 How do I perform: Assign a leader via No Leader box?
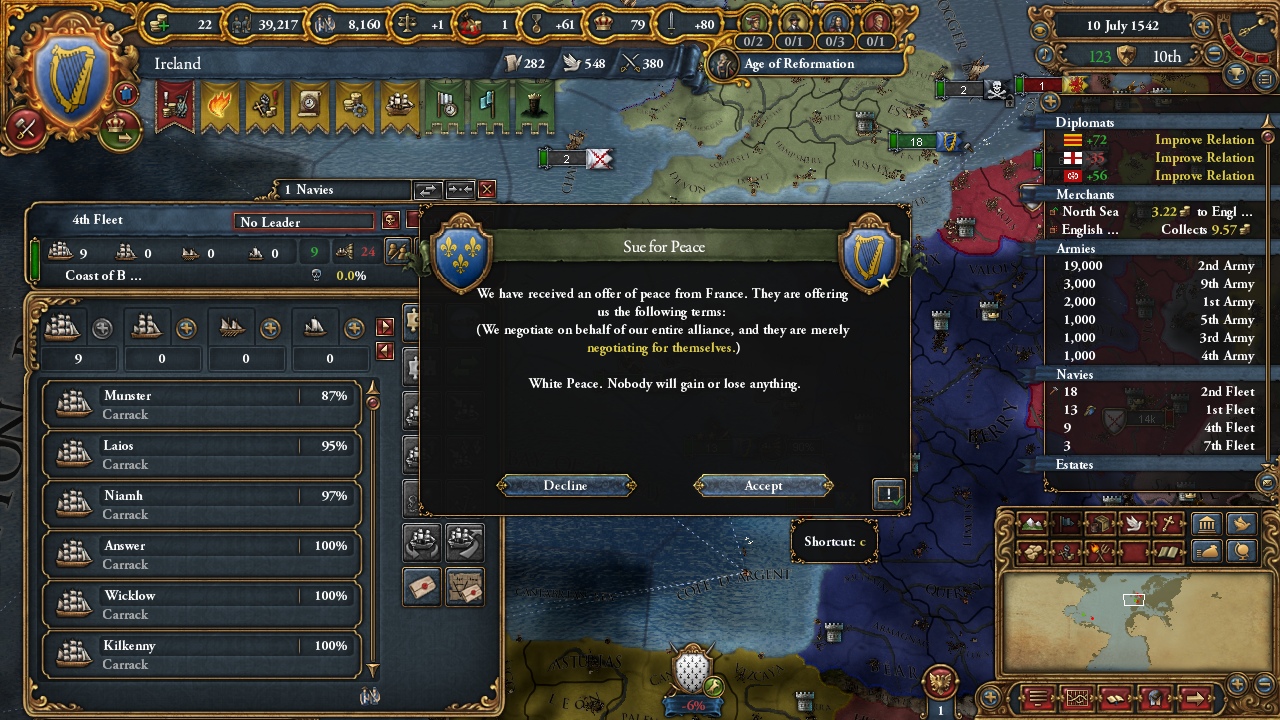pos(304,222)
